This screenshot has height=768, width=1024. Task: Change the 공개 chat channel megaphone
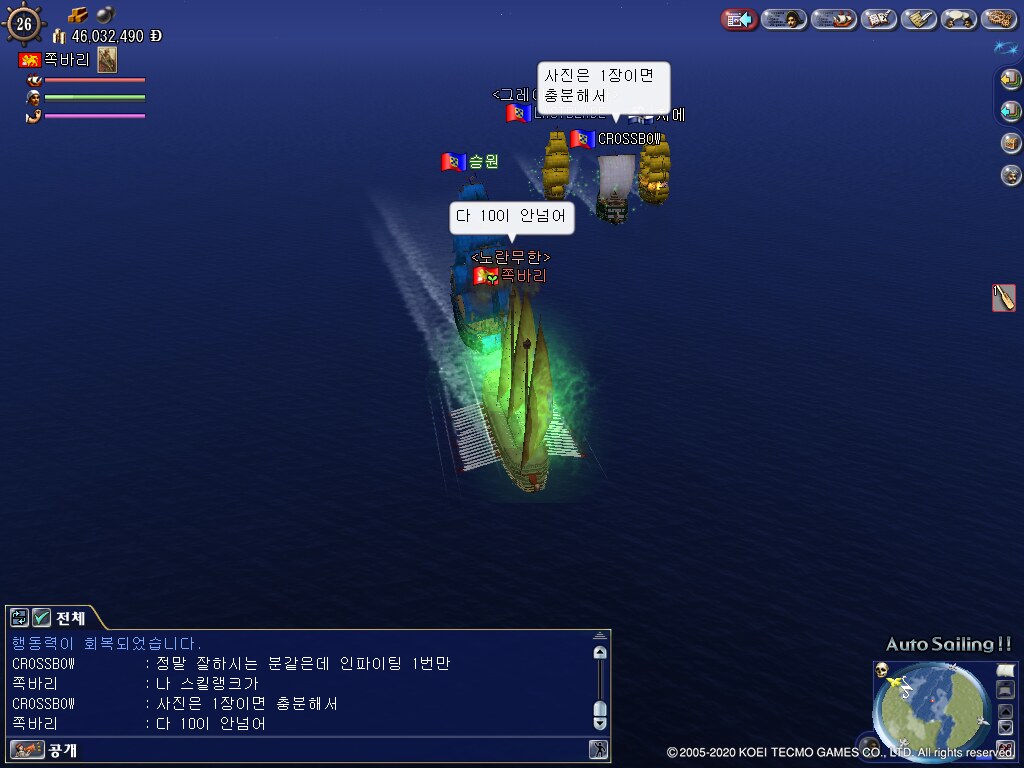(x=27, y=749)
